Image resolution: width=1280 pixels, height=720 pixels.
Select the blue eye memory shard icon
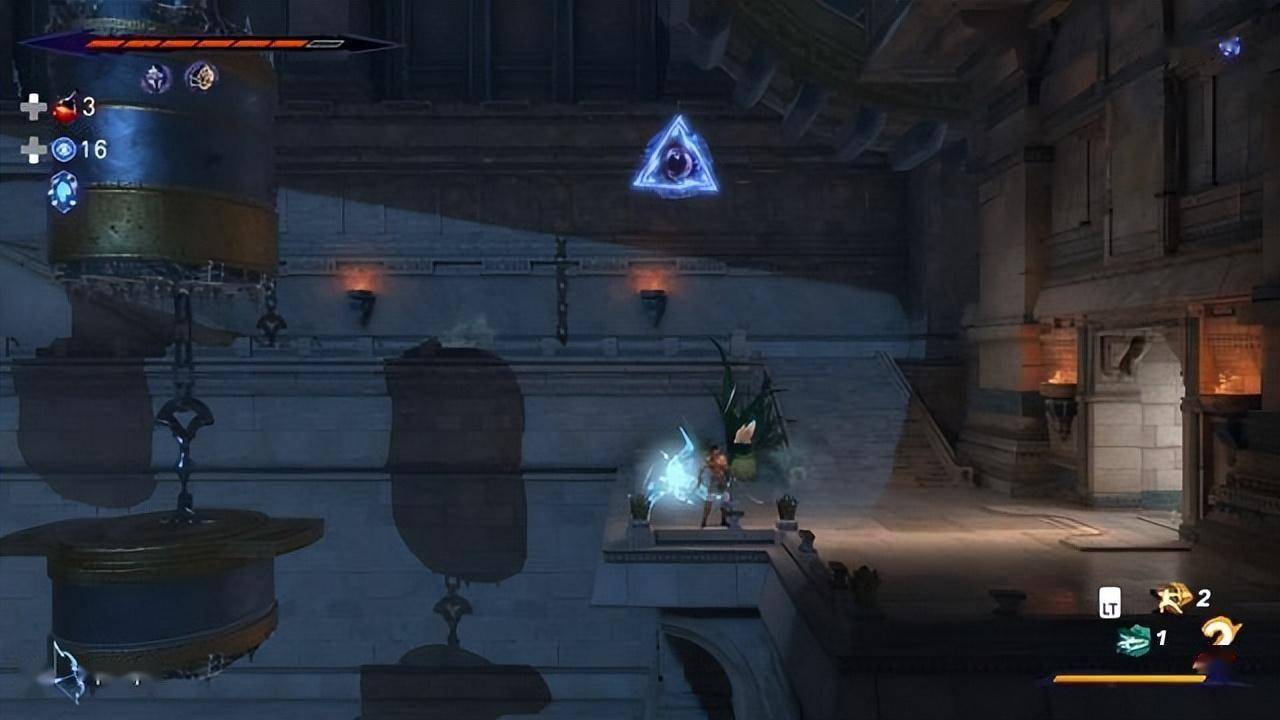point(65,150)
